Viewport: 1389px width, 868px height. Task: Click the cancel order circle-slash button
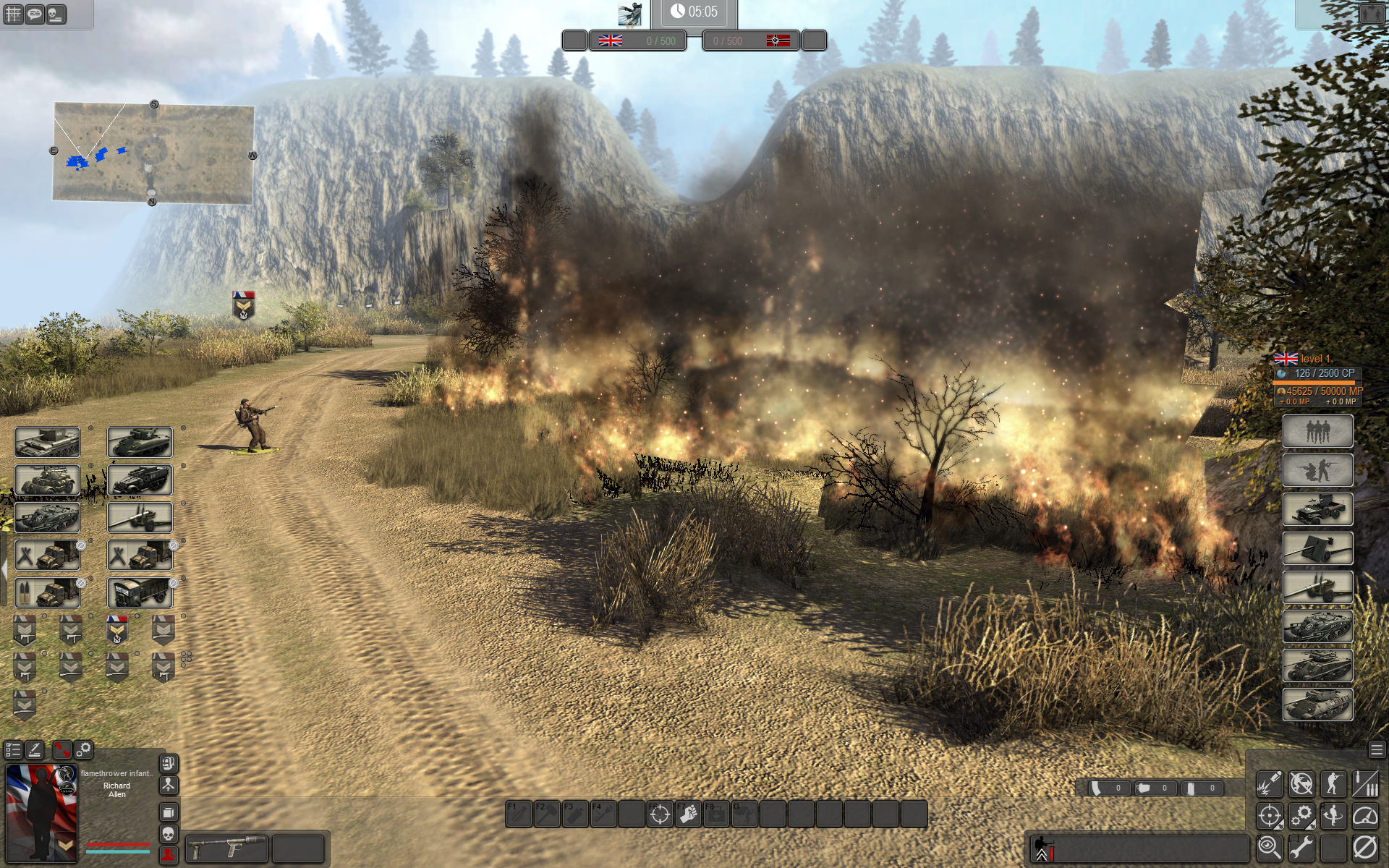click(x=1364, y=847)
